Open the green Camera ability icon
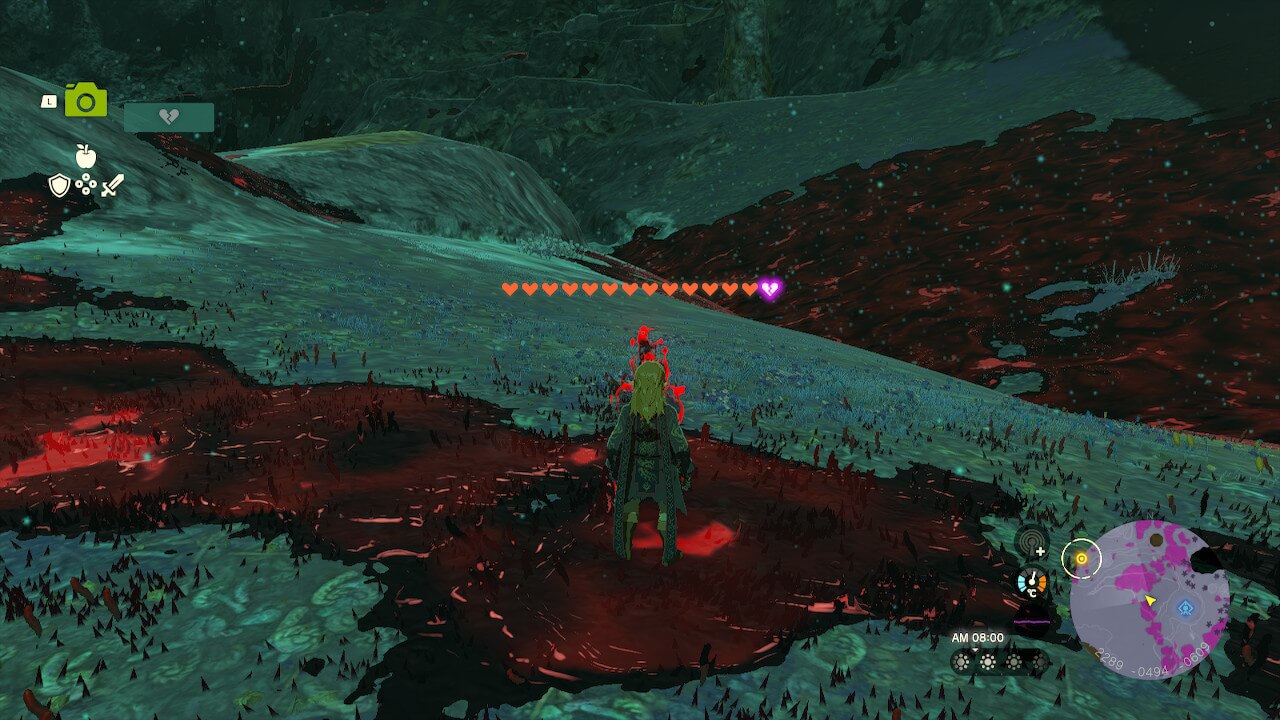Screen dimensions: 1280x720 click(86, 100)
